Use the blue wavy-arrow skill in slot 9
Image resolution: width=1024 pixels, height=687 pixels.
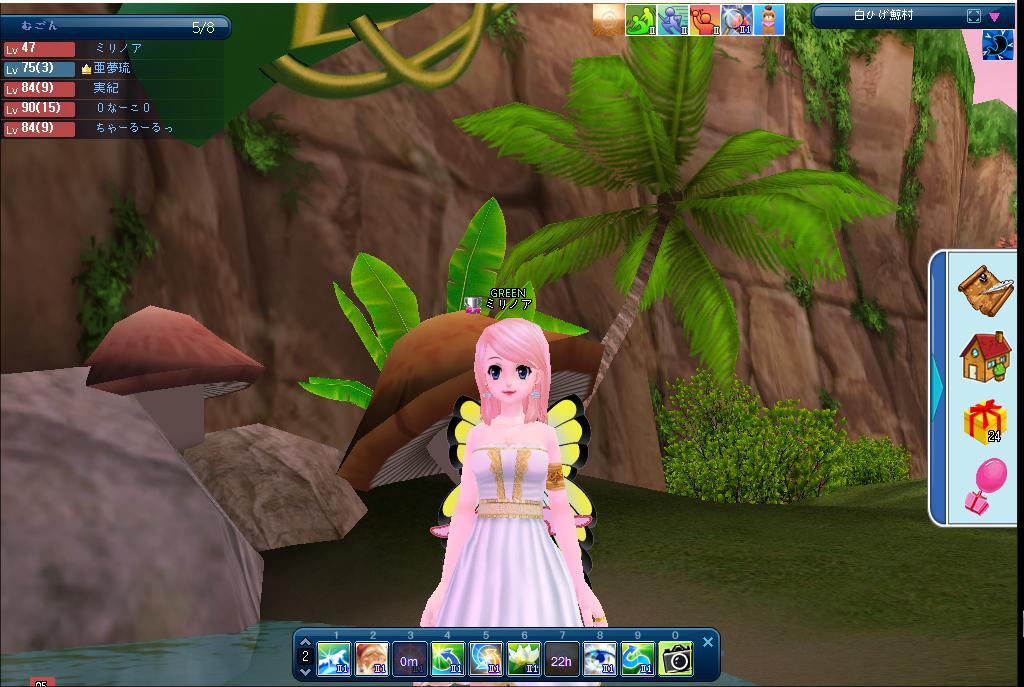(638, 659)
